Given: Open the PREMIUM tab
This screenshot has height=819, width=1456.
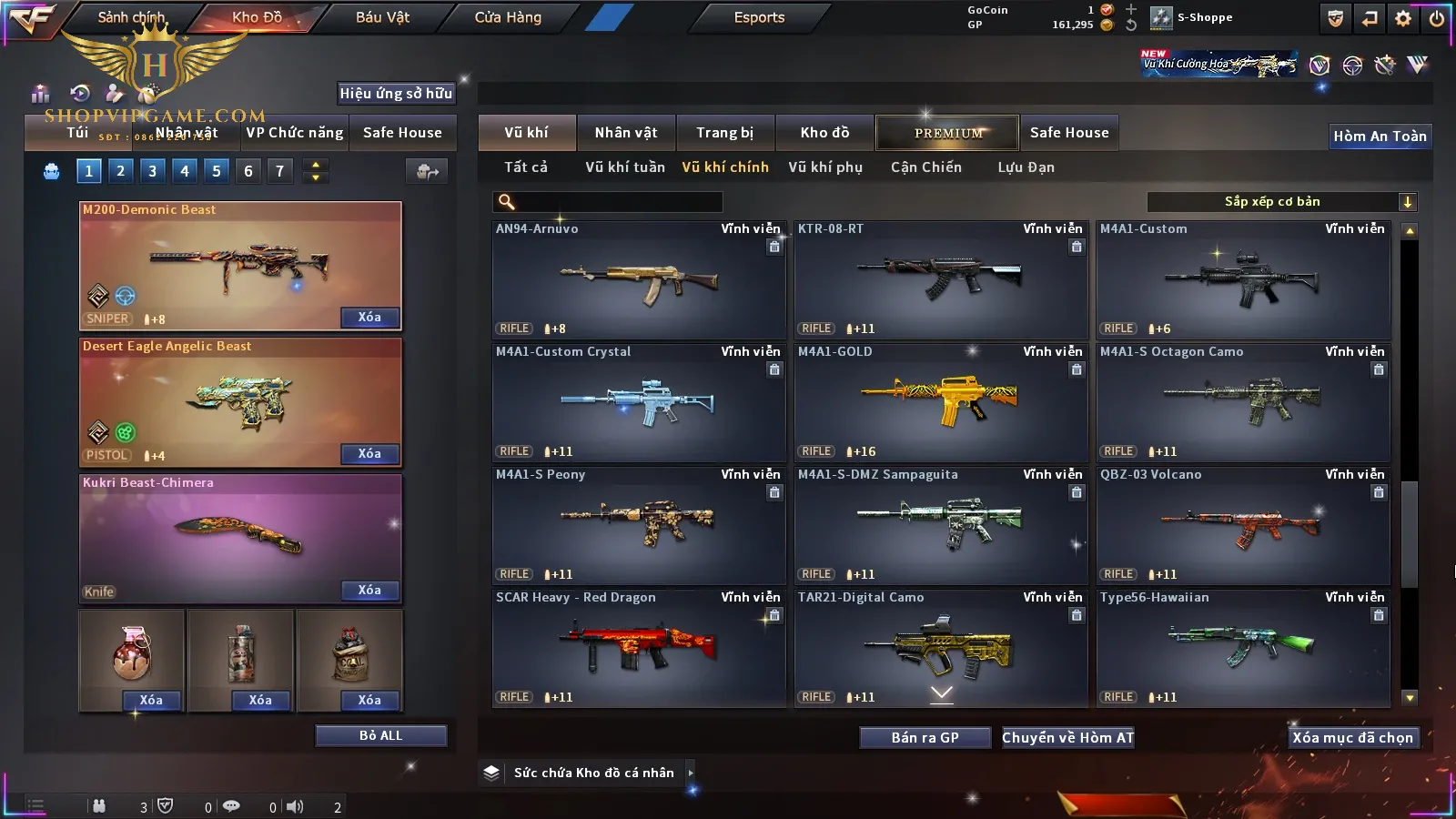Looking at the screenshot, I should click(948, 133).
